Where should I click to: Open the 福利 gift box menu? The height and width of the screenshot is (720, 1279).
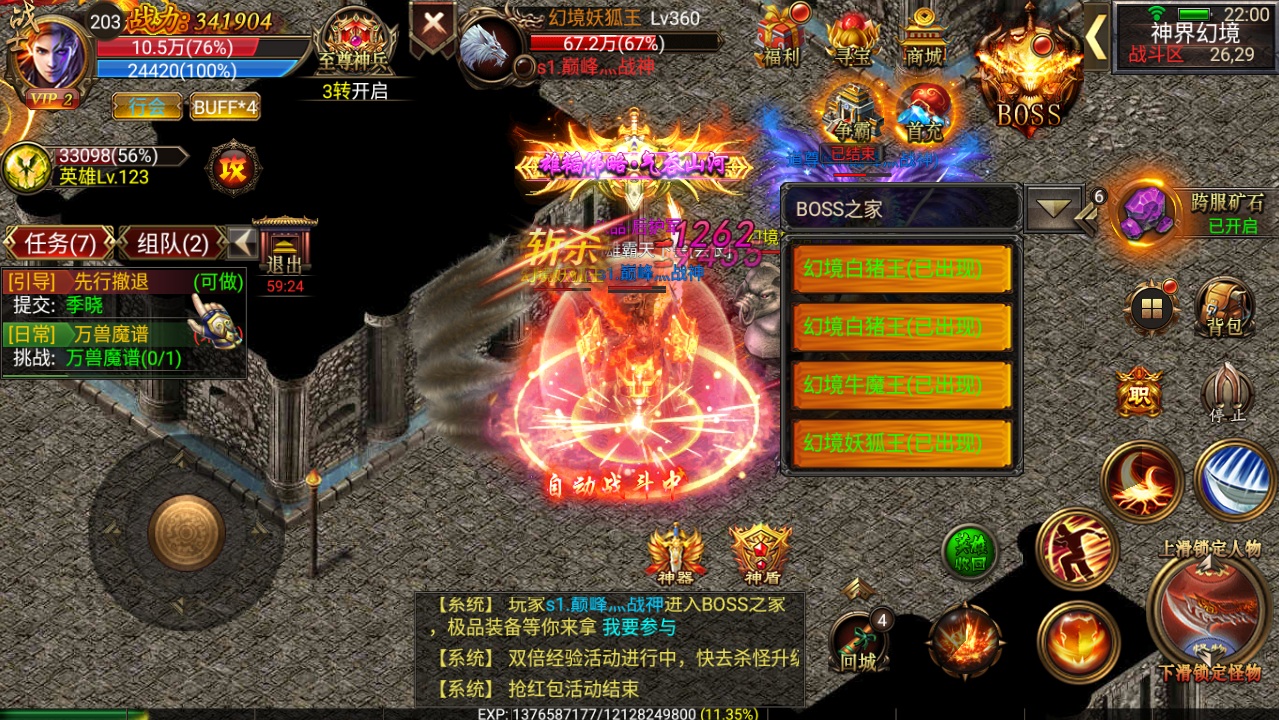click(x=782, y=37)
